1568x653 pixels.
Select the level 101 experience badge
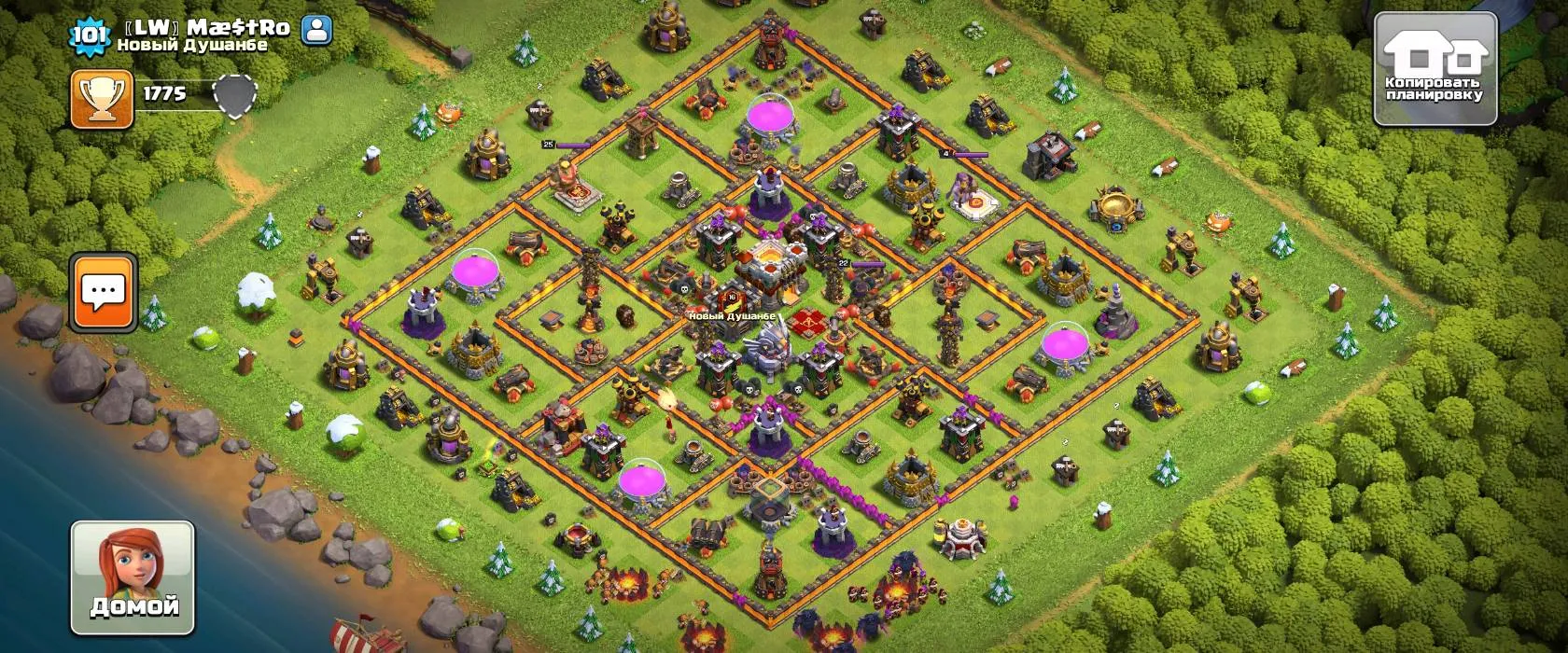pyautogui.click(x=90, y=35)
